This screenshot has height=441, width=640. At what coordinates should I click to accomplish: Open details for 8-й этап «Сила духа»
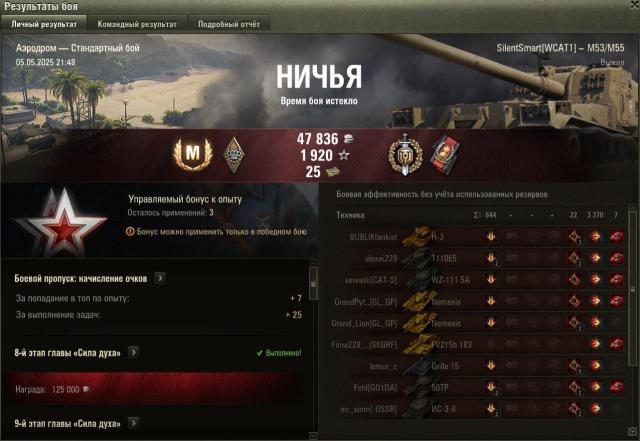132,352
